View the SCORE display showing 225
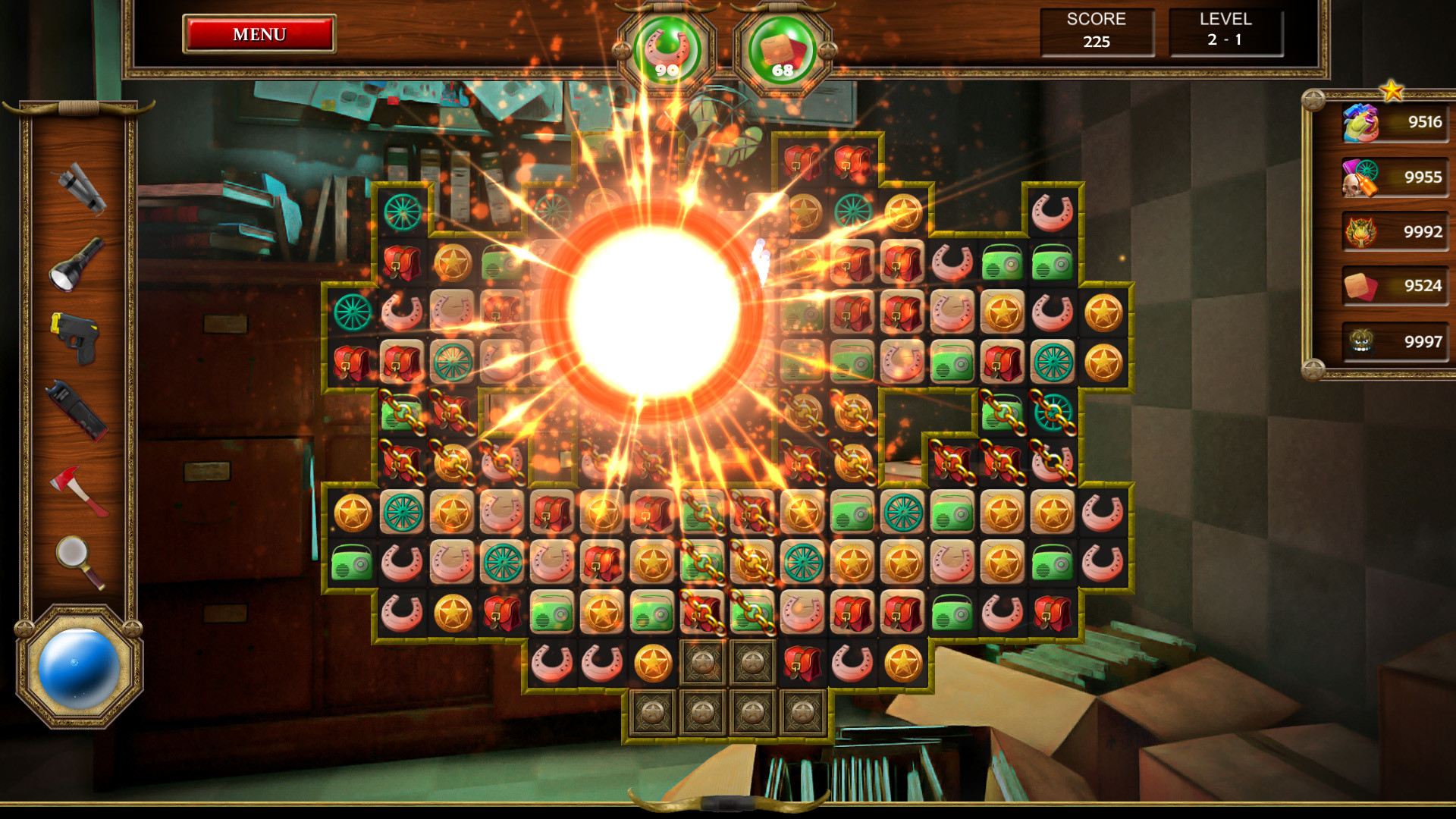The width and height of the screenshot is (1456, 819). 1097,32
